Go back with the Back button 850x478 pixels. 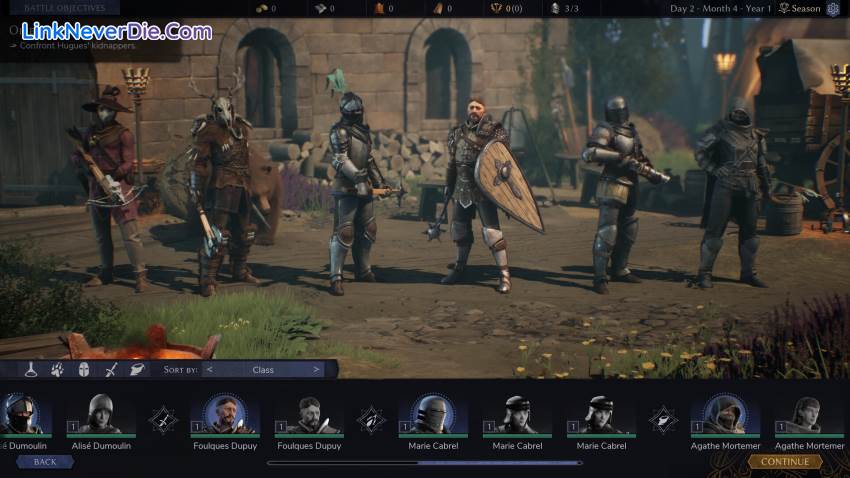pos(45,462)
